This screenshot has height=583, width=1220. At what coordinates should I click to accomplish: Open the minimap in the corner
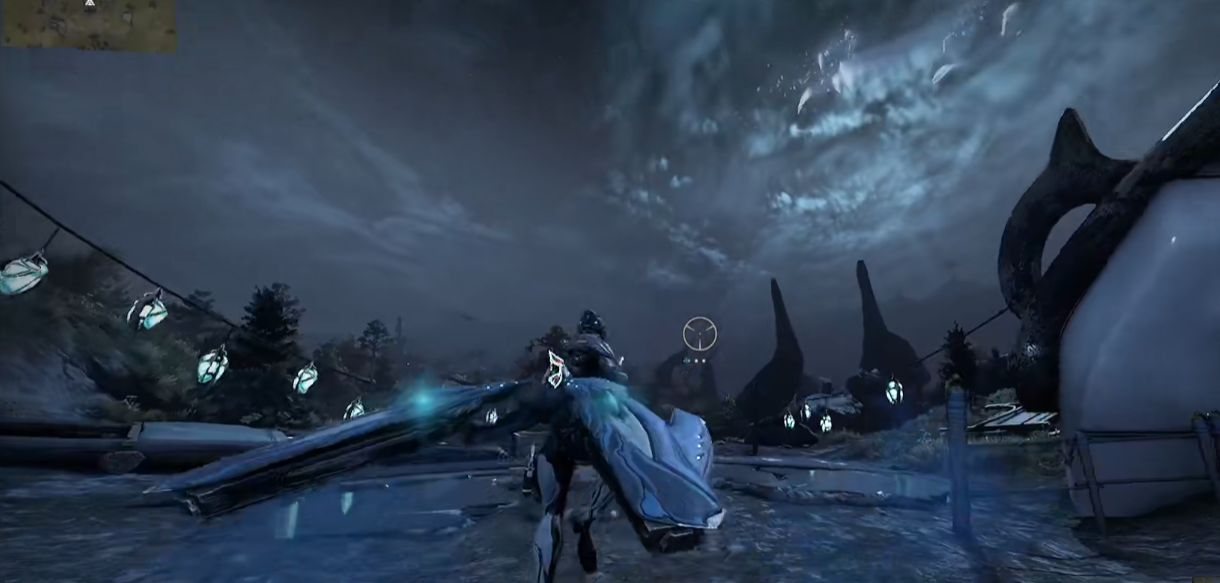(x=88, y=24)
